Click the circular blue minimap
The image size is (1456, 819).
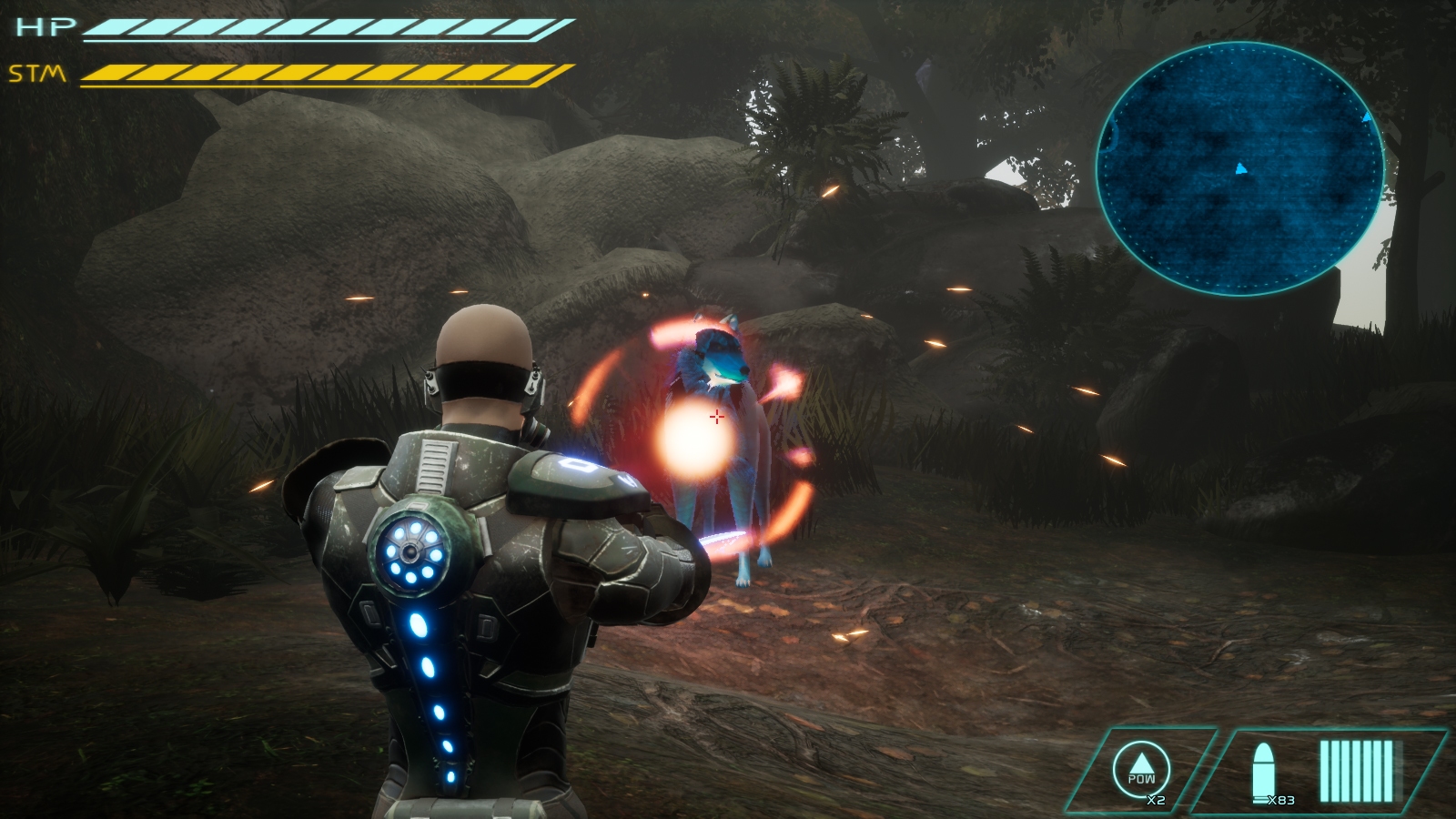tap(1239, 168)
